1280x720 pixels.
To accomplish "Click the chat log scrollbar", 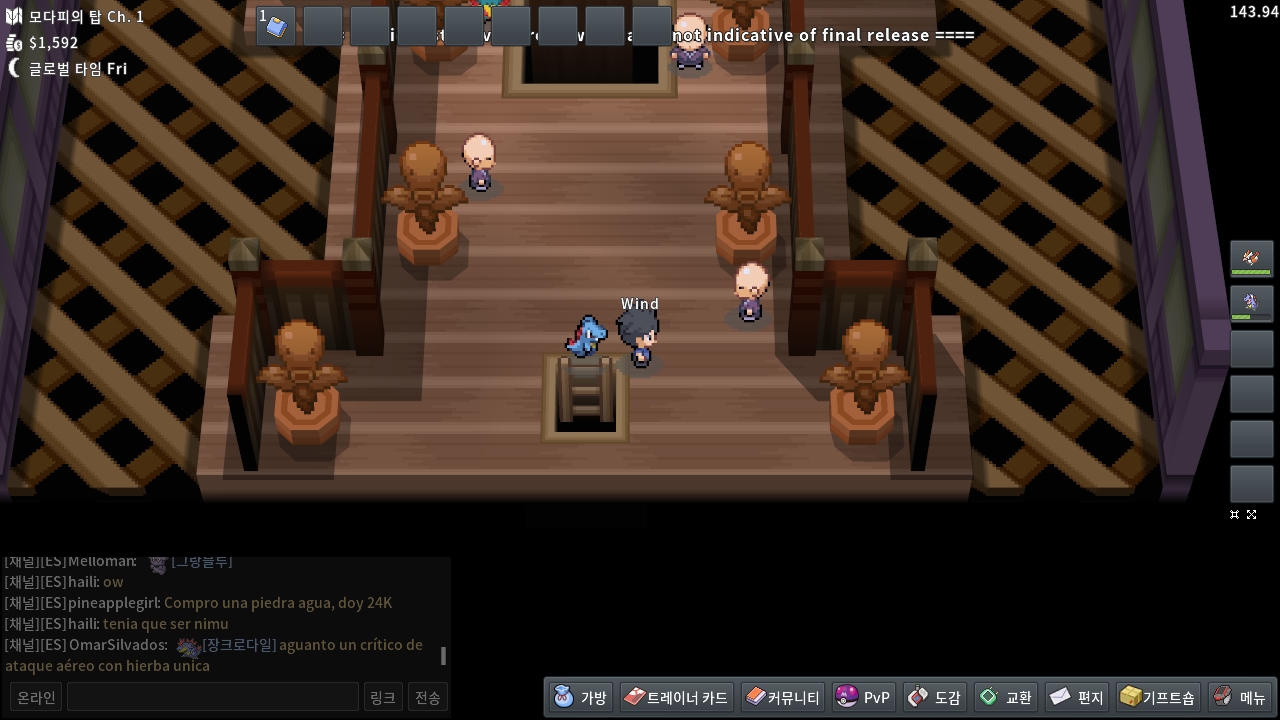I will point(443,656).
